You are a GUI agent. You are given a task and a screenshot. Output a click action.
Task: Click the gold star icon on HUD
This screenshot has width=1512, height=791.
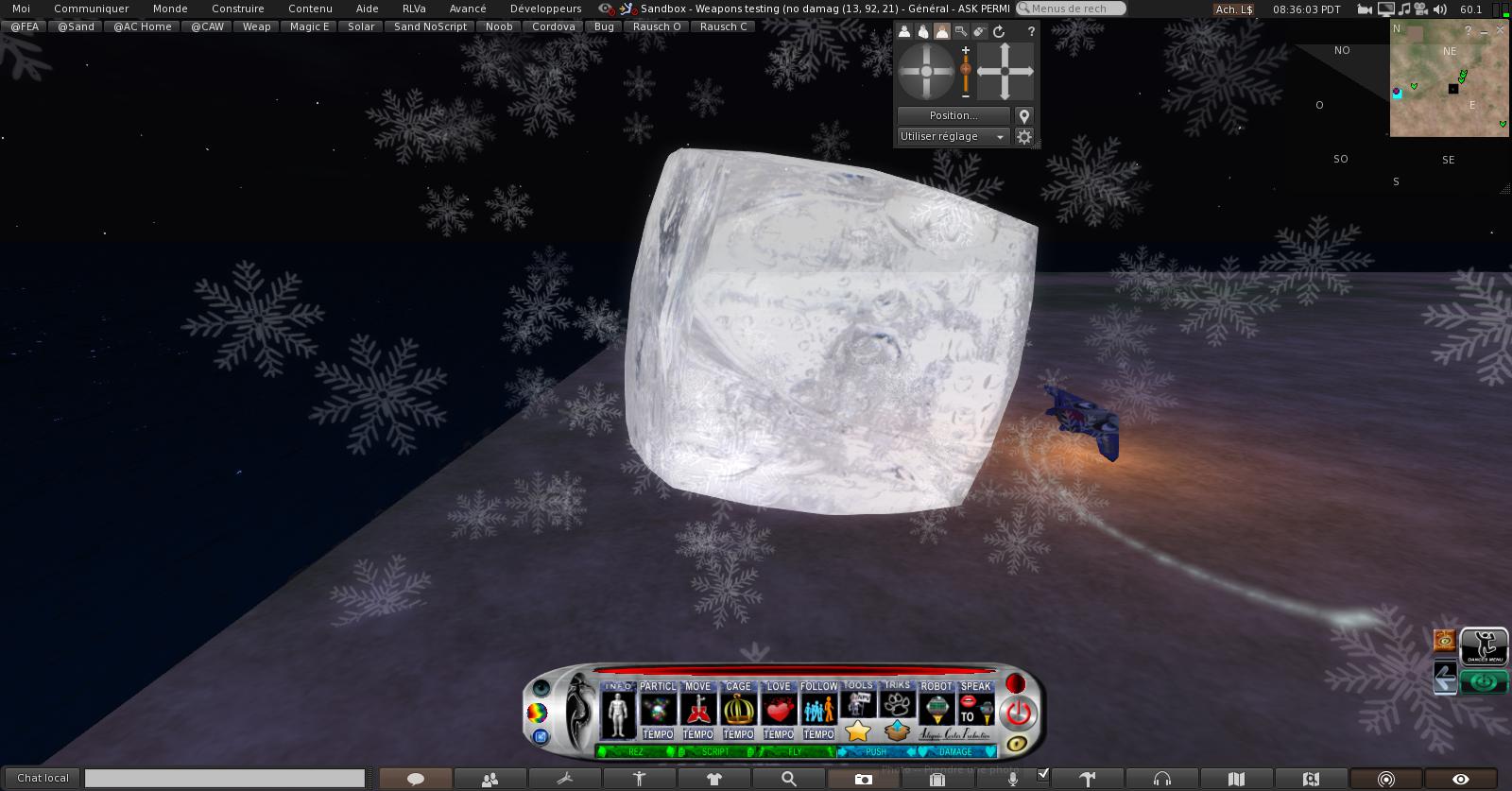tap(858, 731)
